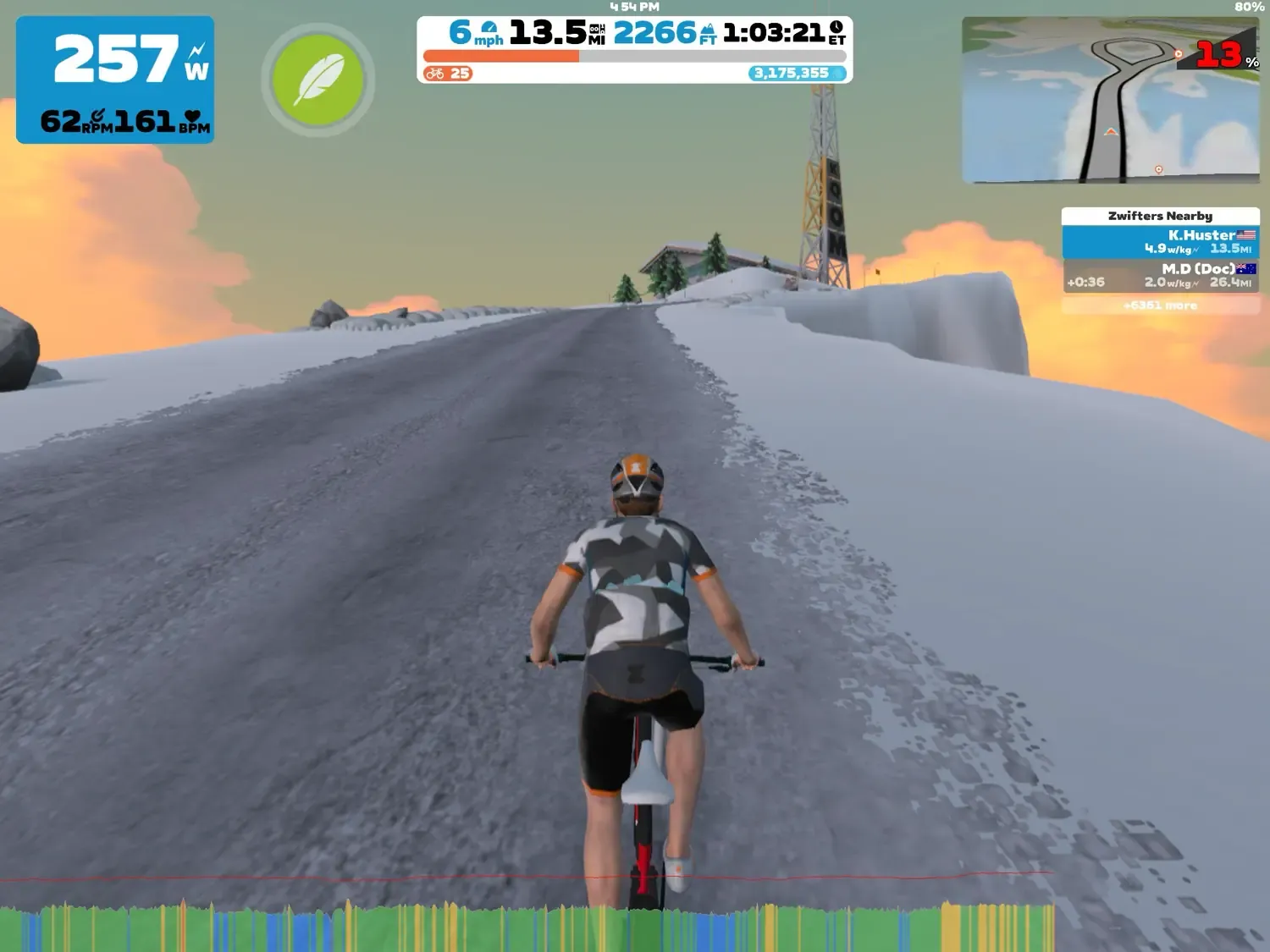Expand the "+6361 more" riders row

coord(1160,305)
